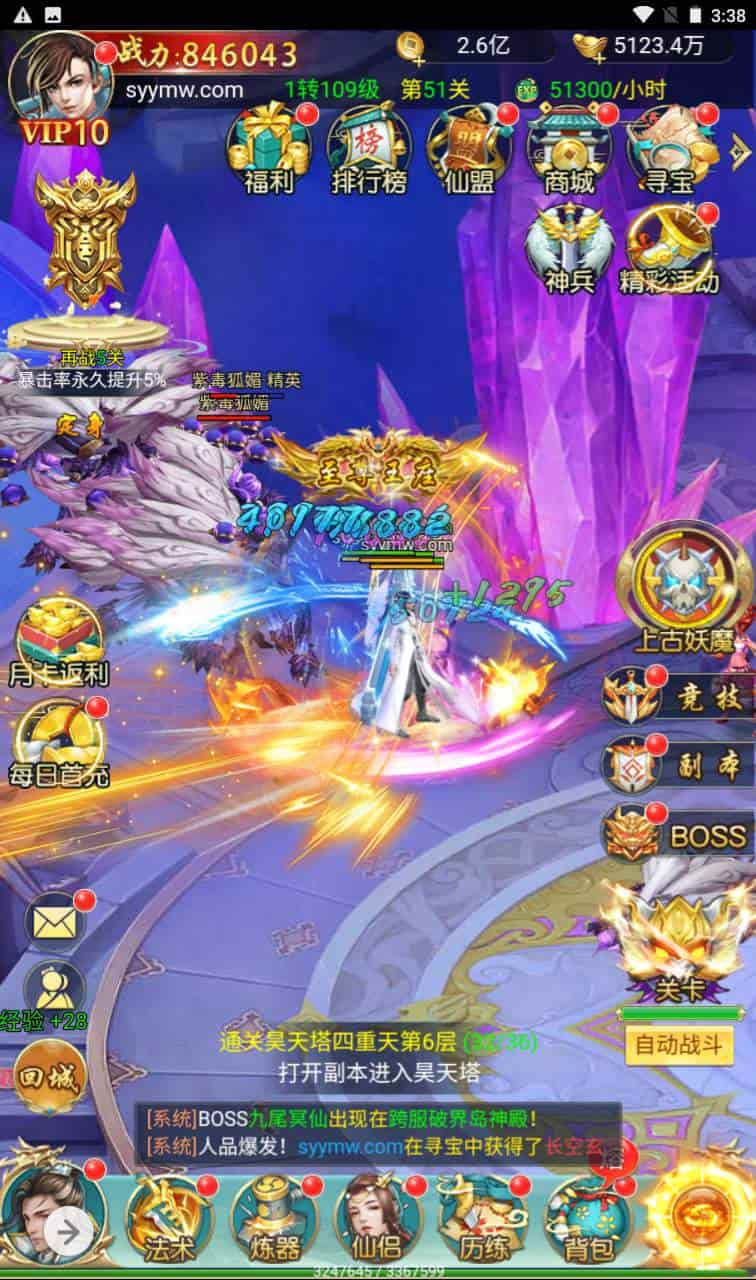
Task: Open the 神兵 divine weapon menu
Action: [x=569, y=250]
